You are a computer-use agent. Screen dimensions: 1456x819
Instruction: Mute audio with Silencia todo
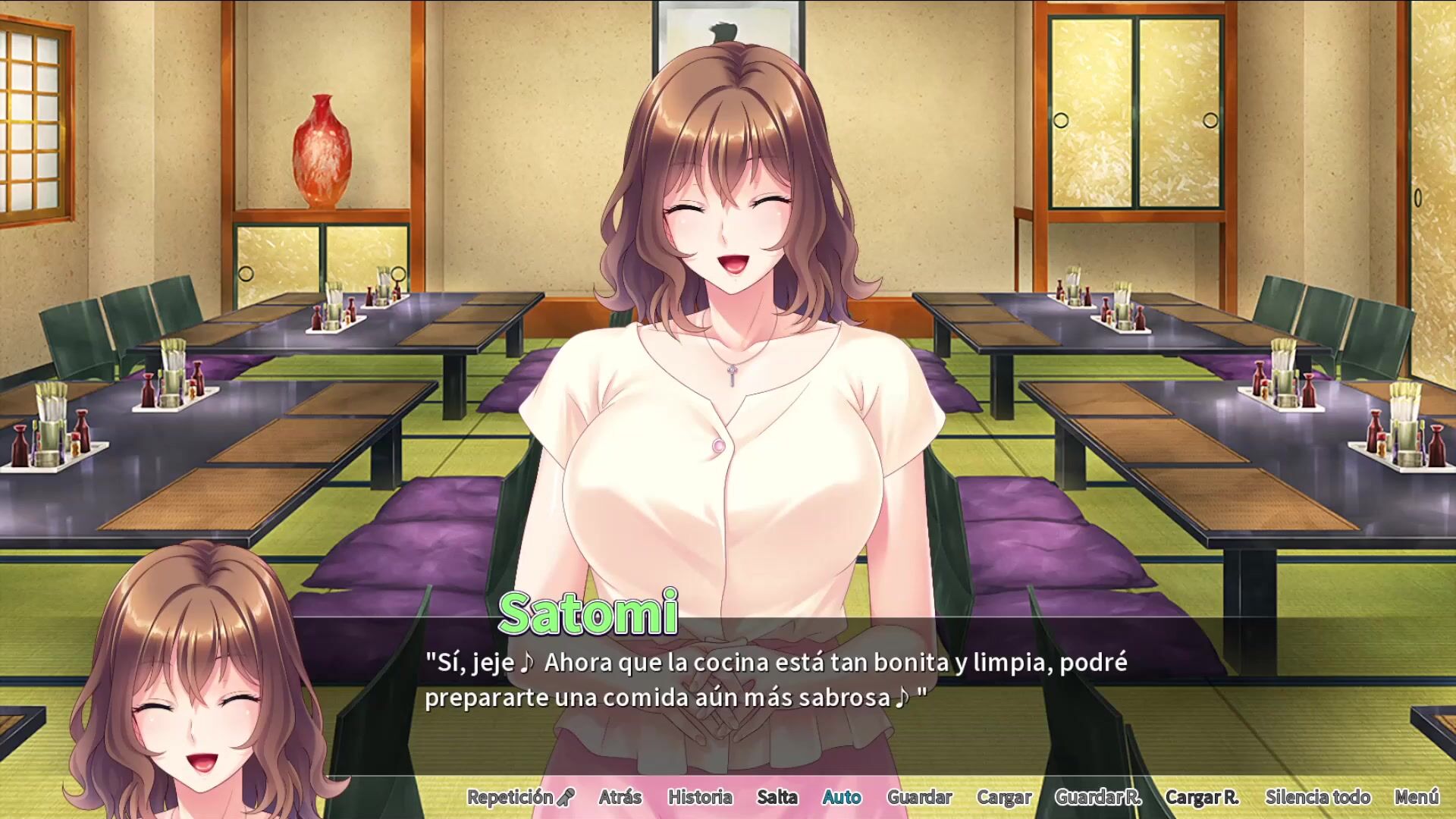tap(1317, 797)
